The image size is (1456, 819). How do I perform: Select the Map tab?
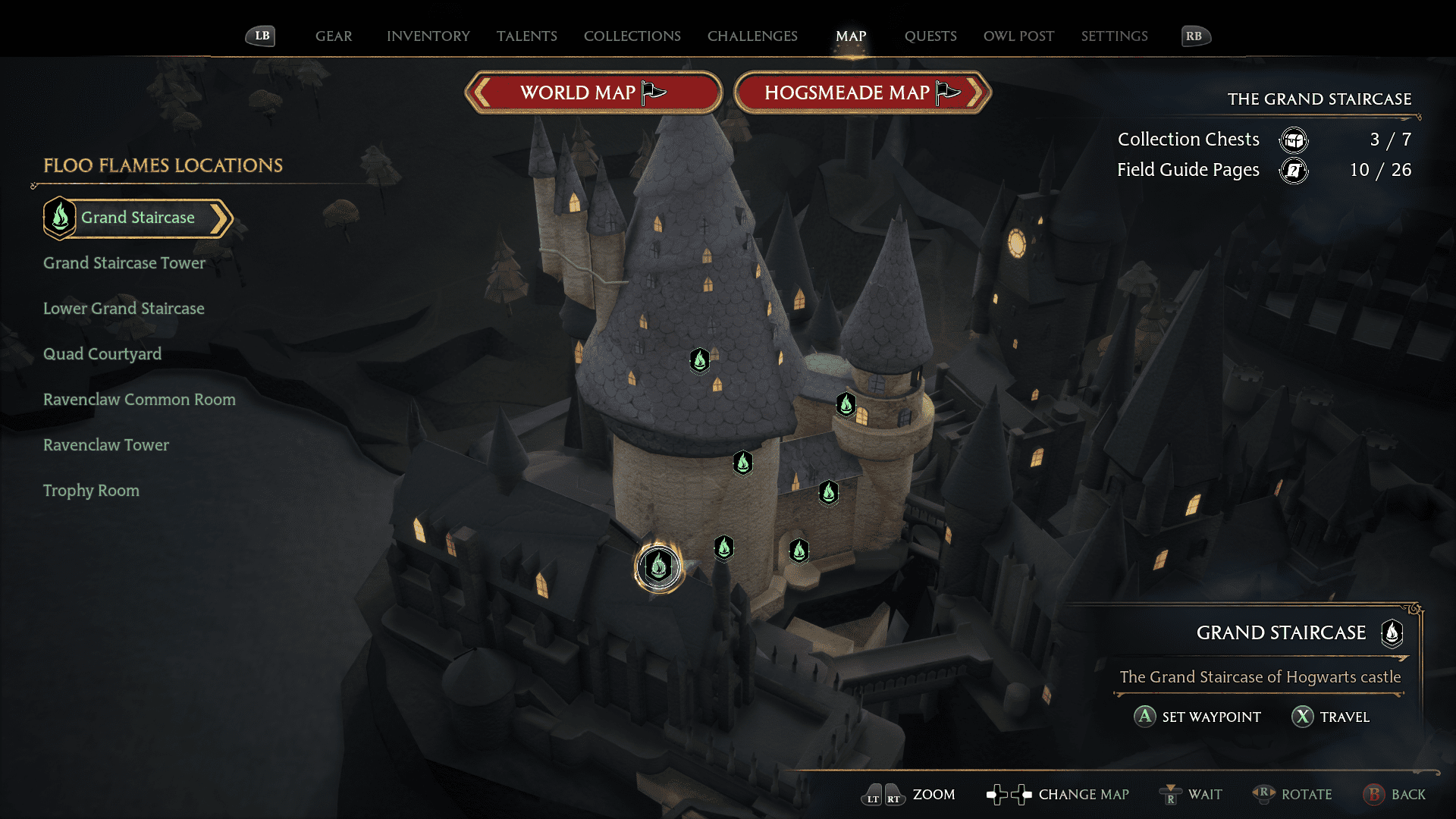point(851,36)
